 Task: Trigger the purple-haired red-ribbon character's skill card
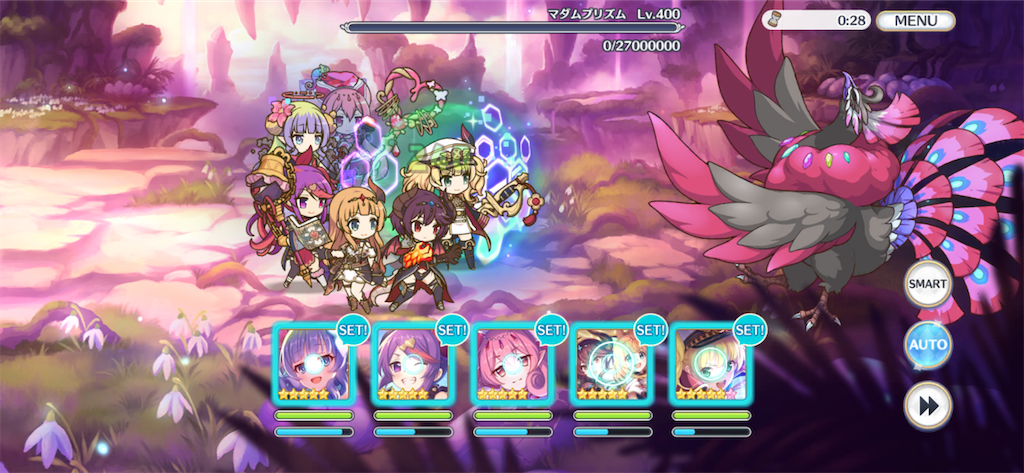point(412,364)
